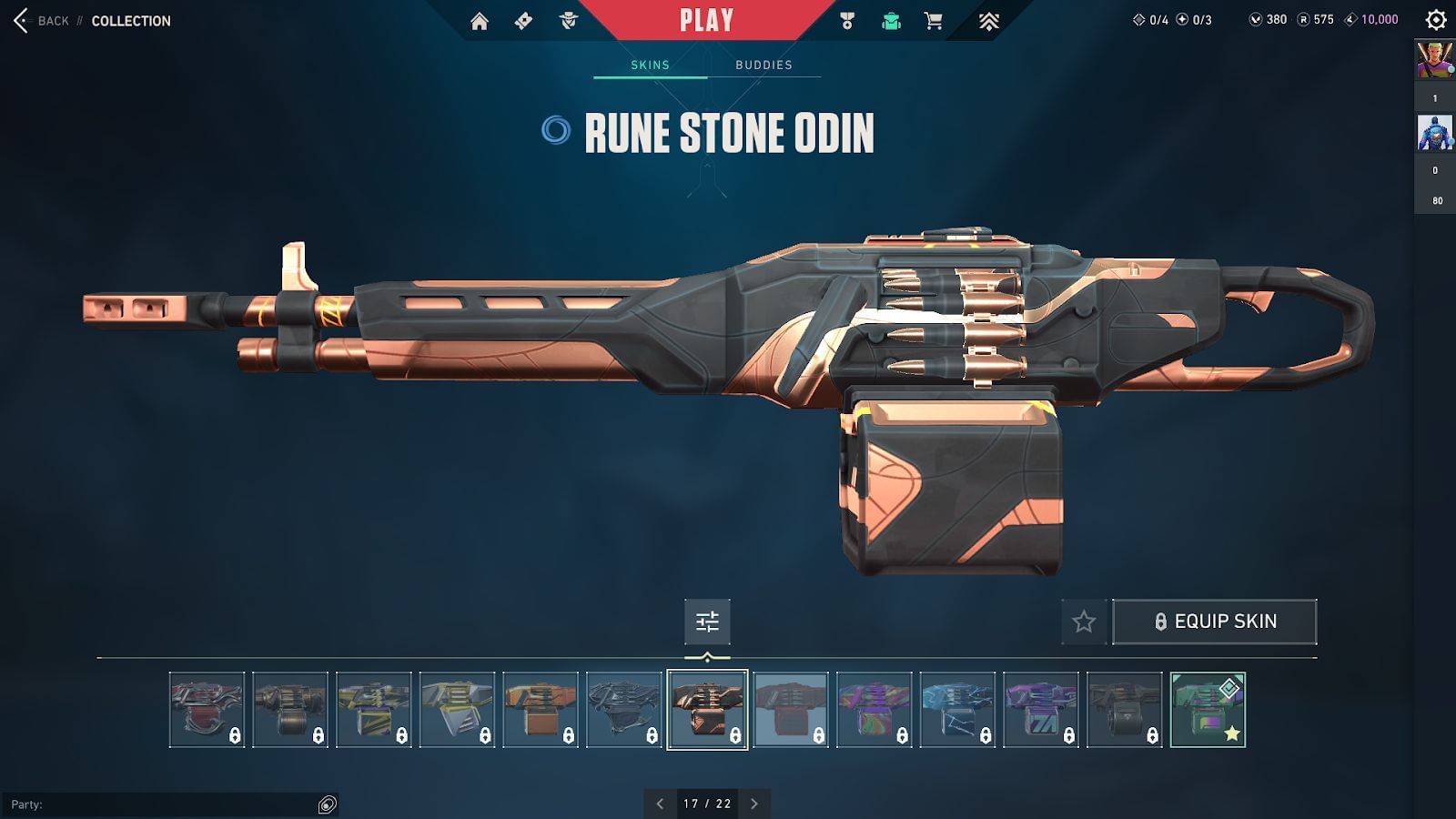Open the Career medal icon
This screenshot has width=1456, height=819.
[844, 20]
